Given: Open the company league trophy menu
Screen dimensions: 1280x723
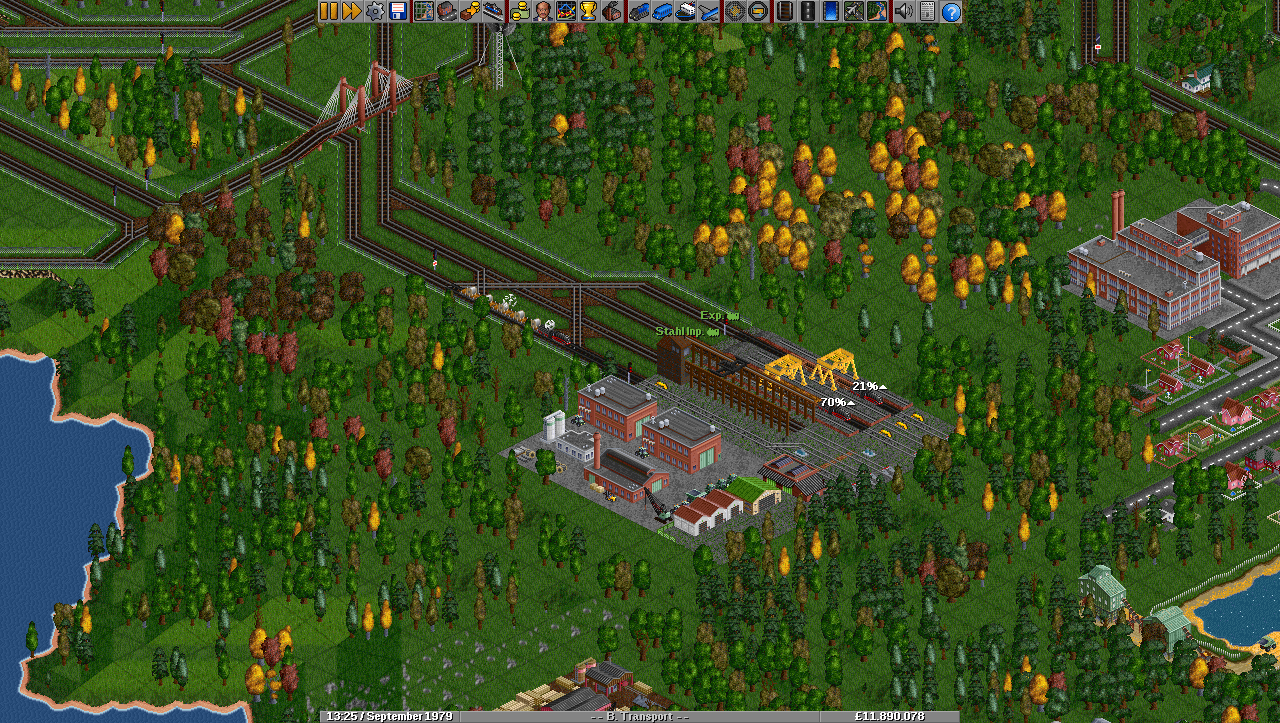Looking at the screenshot, I should coord(588,11).
